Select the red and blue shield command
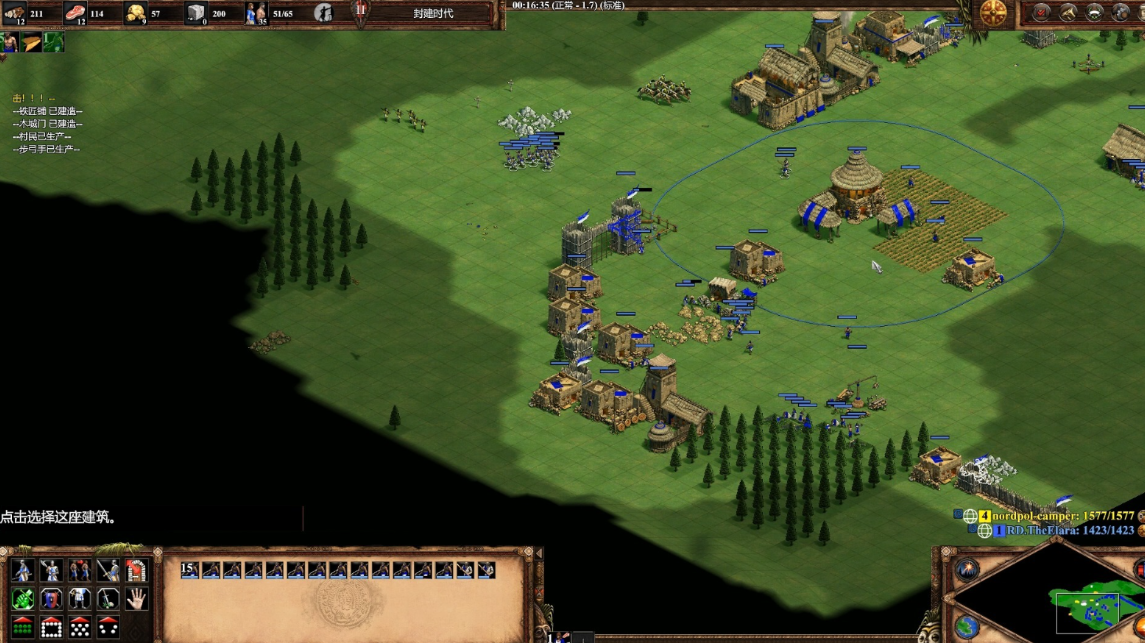1145x643 pixels. 51,599
